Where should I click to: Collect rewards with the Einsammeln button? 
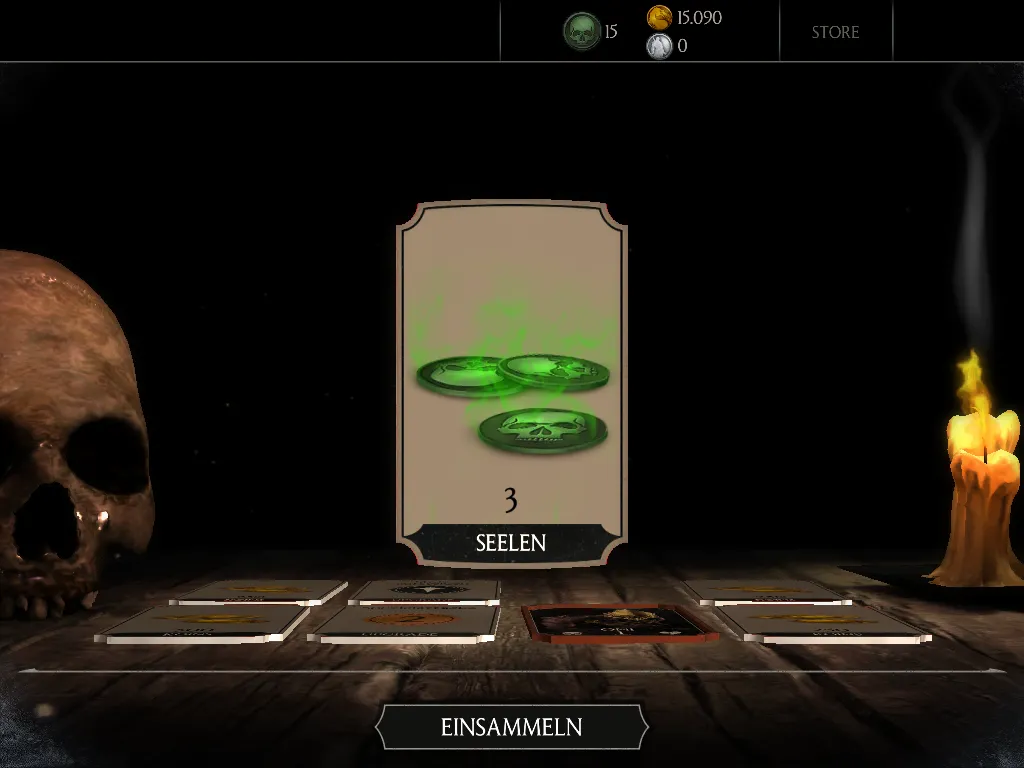pyautogui.click(x=511, y=727)
